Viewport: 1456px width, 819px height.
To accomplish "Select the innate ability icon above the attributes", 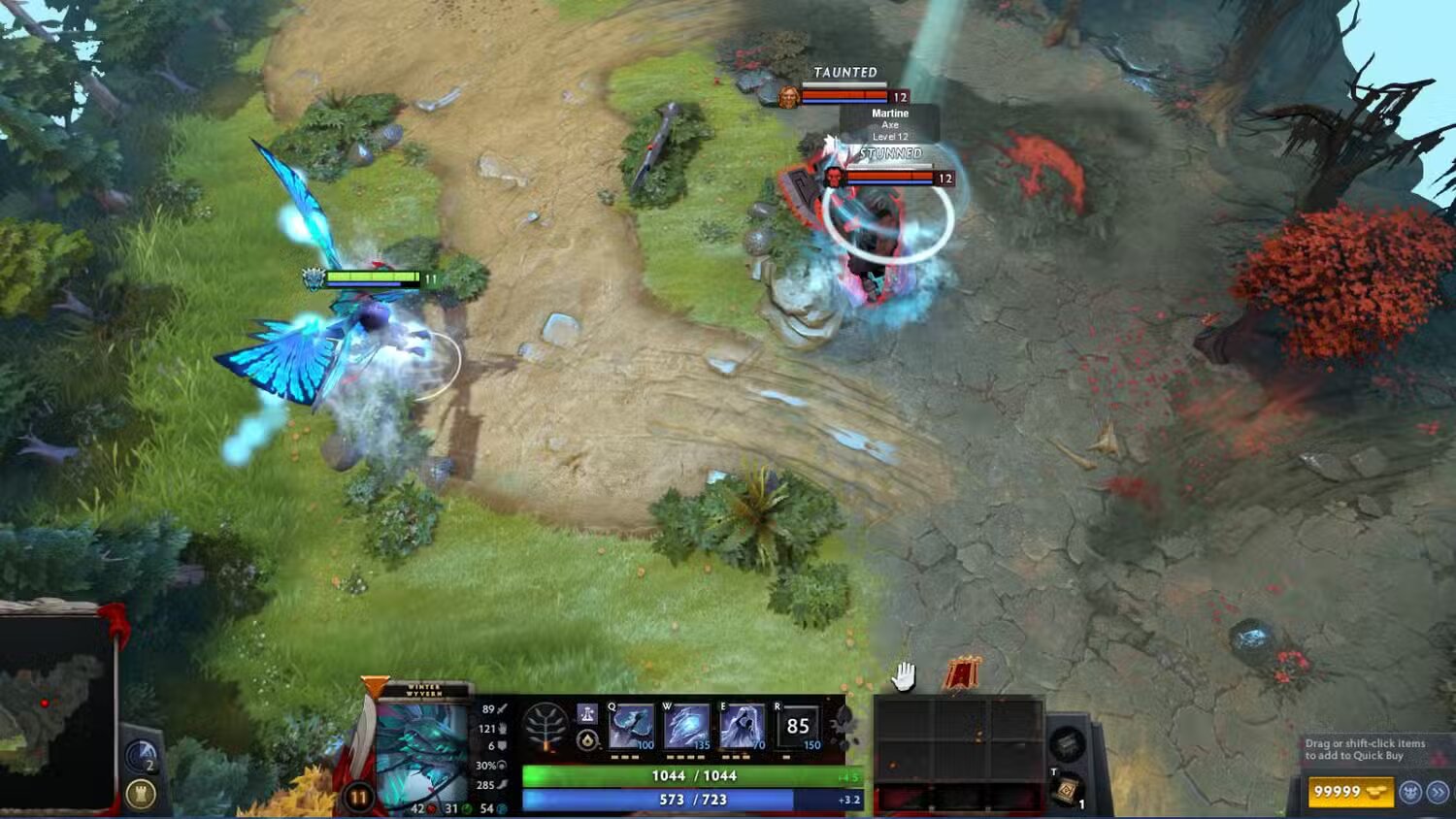I will [x=587, y=714].
